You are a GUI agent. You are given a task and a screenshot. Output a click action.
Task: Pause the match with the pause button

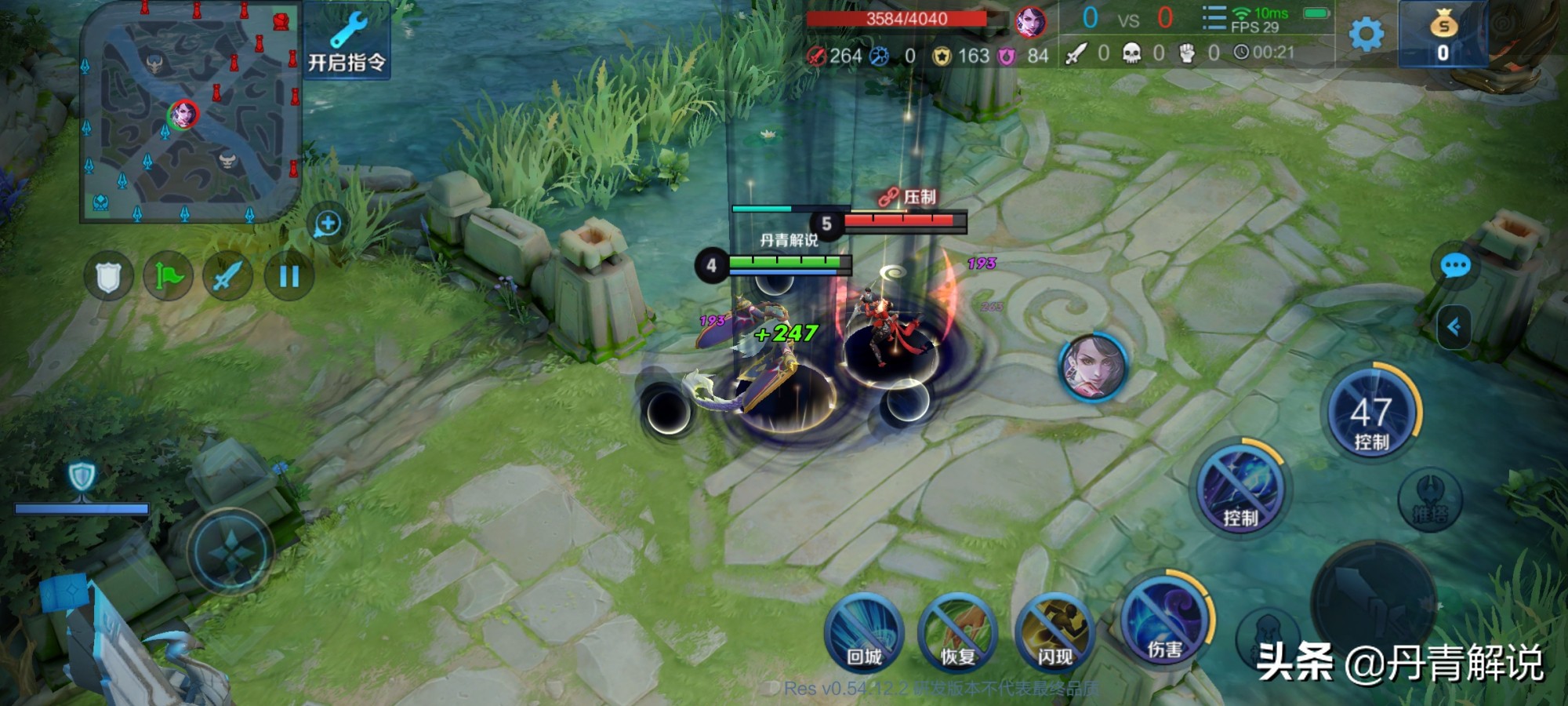pyautogui.click(x=289, y=276)
